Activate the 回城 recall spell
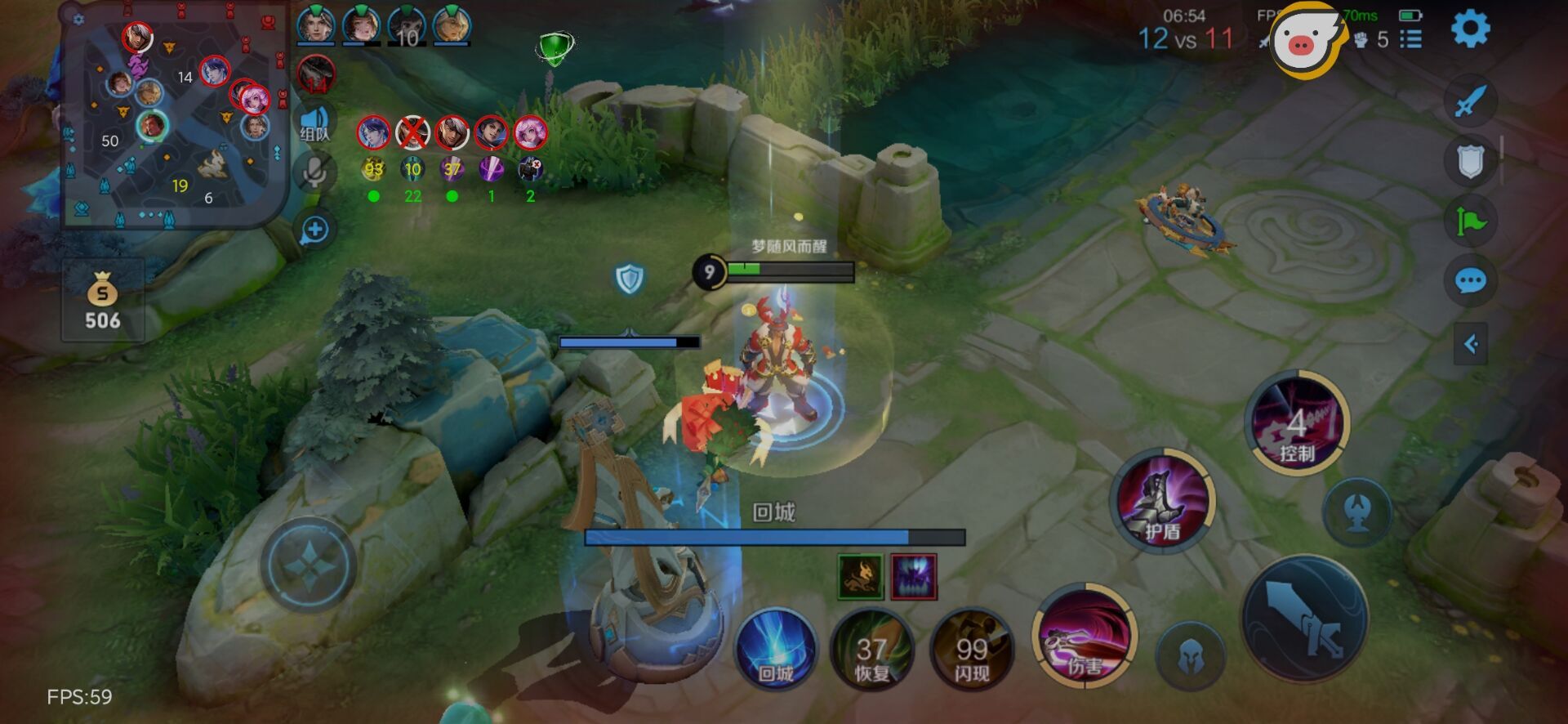 pos(775,650)
